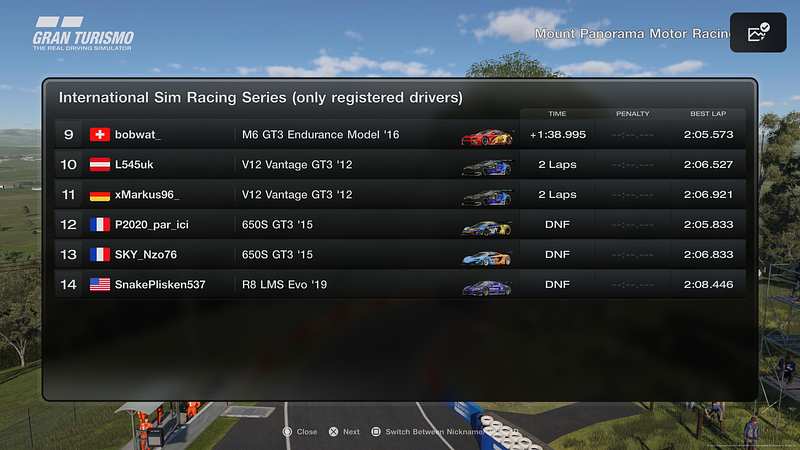Select xMarkus96_ leaderboard entry
This screenshot has width=800, height=450.
pos(400,195)
